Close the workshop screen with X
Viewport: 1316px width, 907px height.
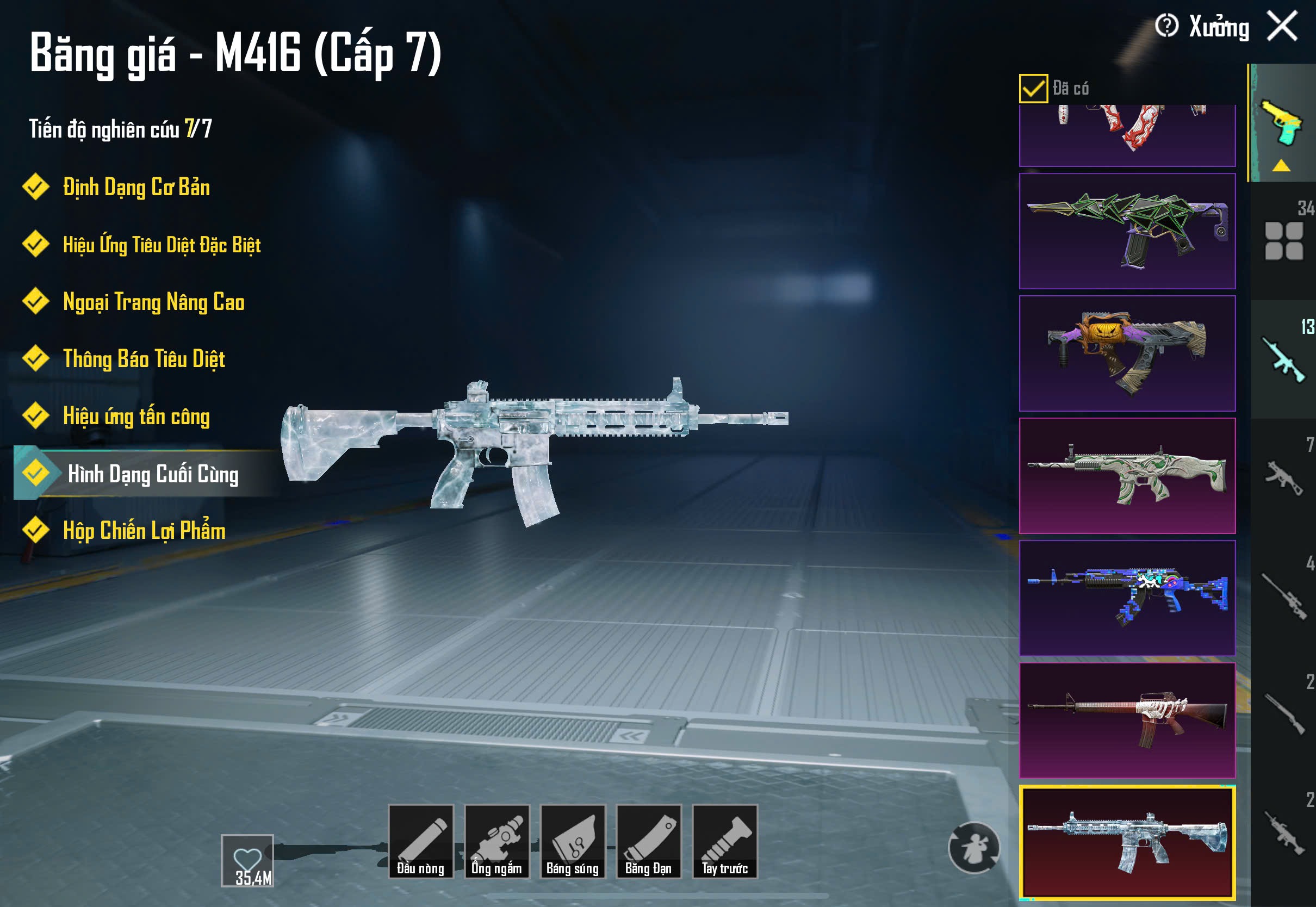(x=1282, y=27)
